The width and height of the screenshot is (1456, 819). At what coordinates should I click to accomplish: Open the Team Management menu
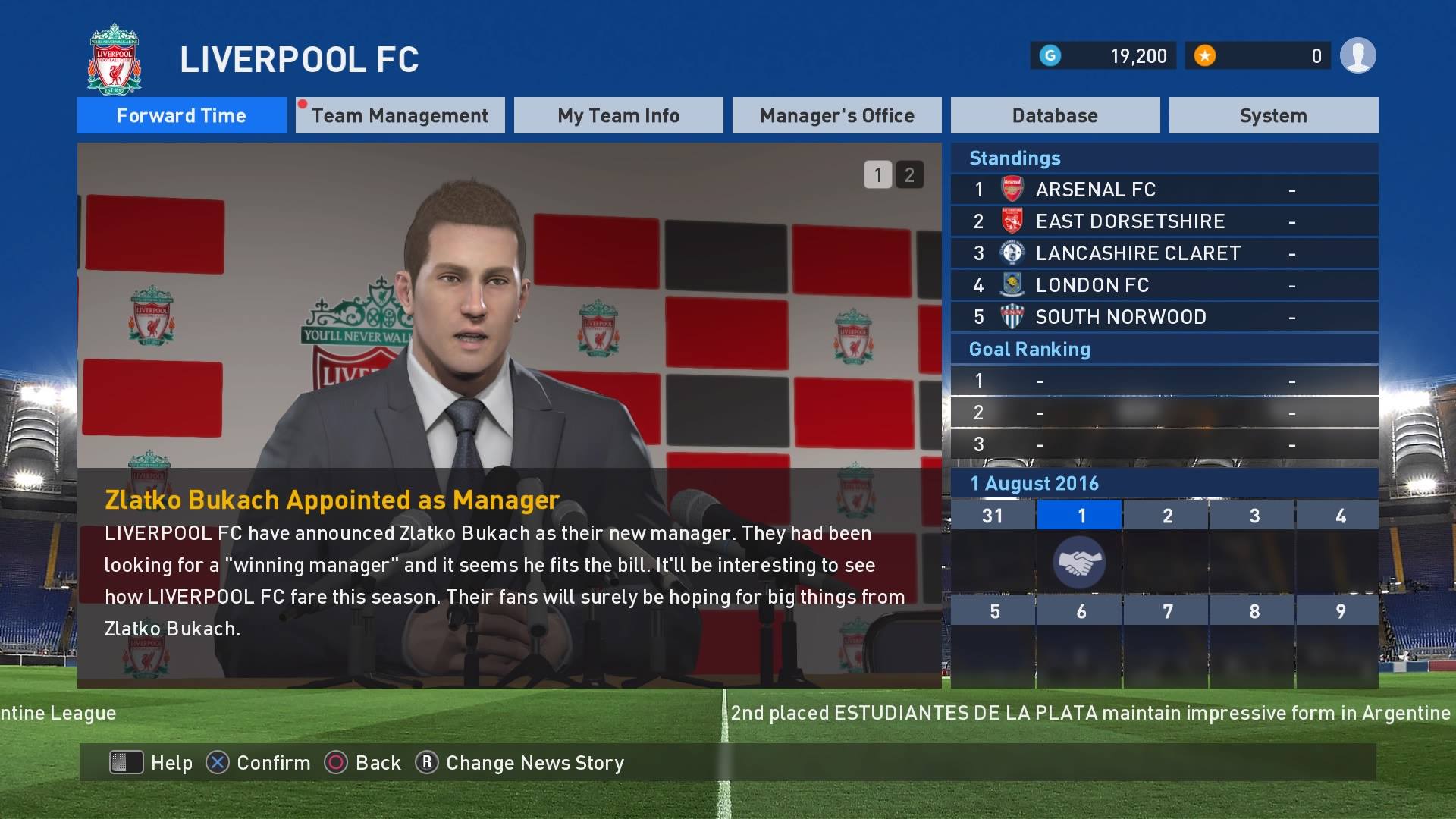400,115
